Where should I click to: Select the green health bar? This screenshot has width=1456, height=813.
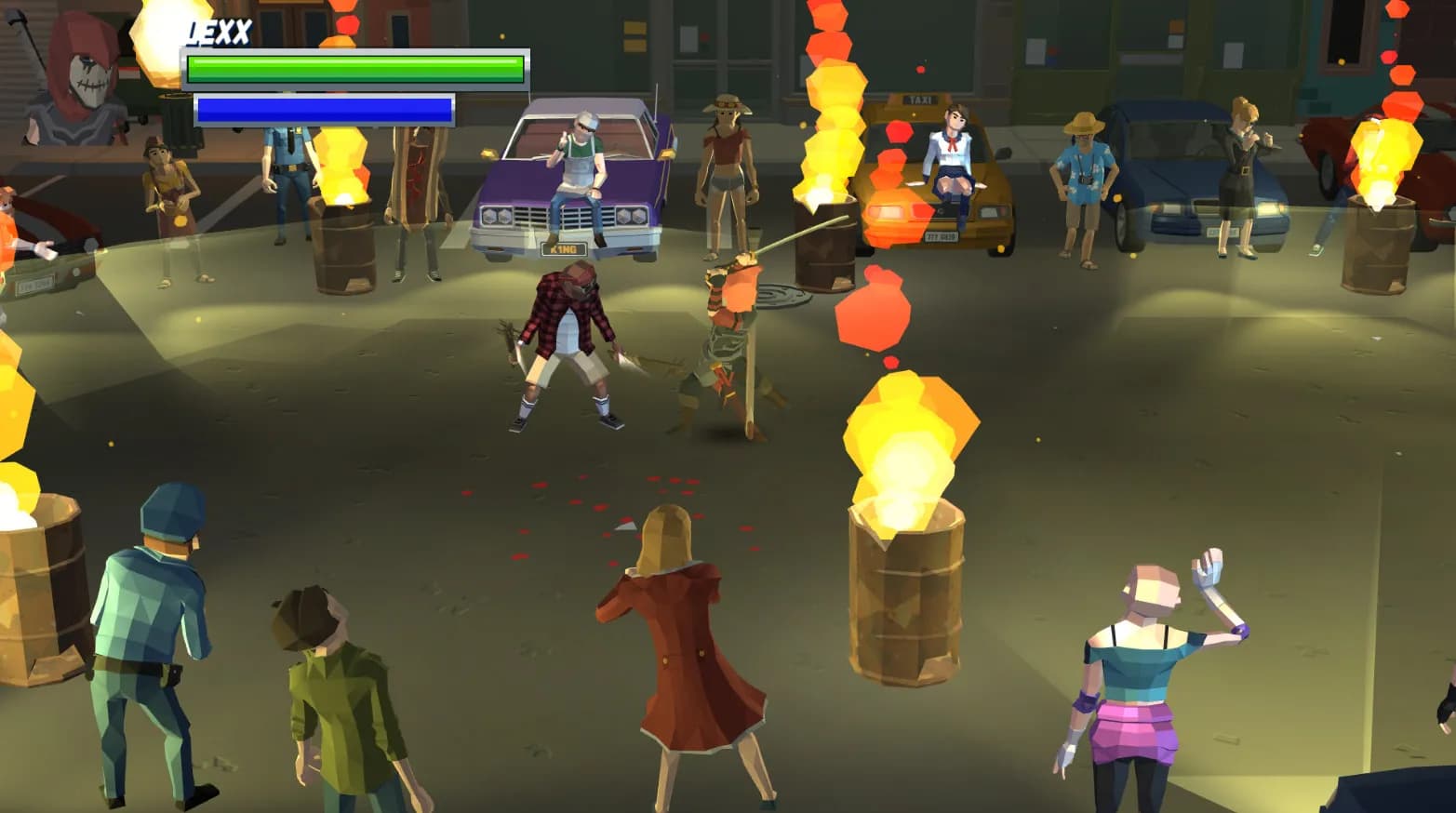[354, 67]
